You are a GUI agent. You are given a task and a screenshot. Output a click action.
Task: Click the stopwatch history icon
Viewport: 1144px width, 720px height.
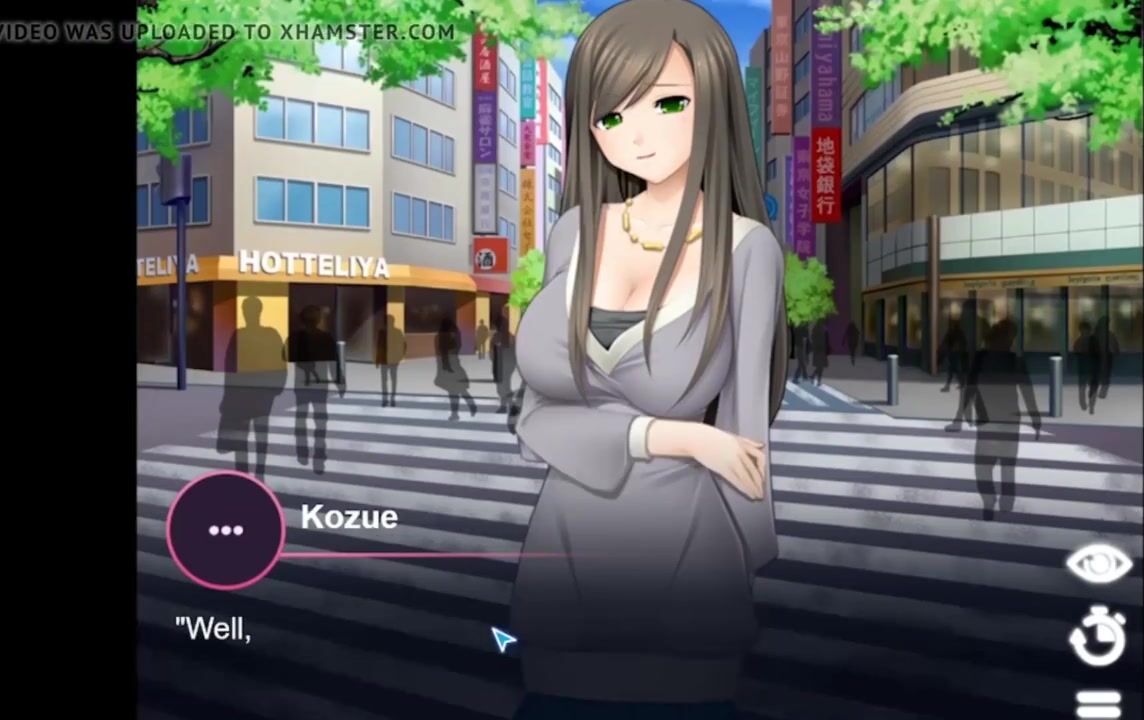point(1098,638)
